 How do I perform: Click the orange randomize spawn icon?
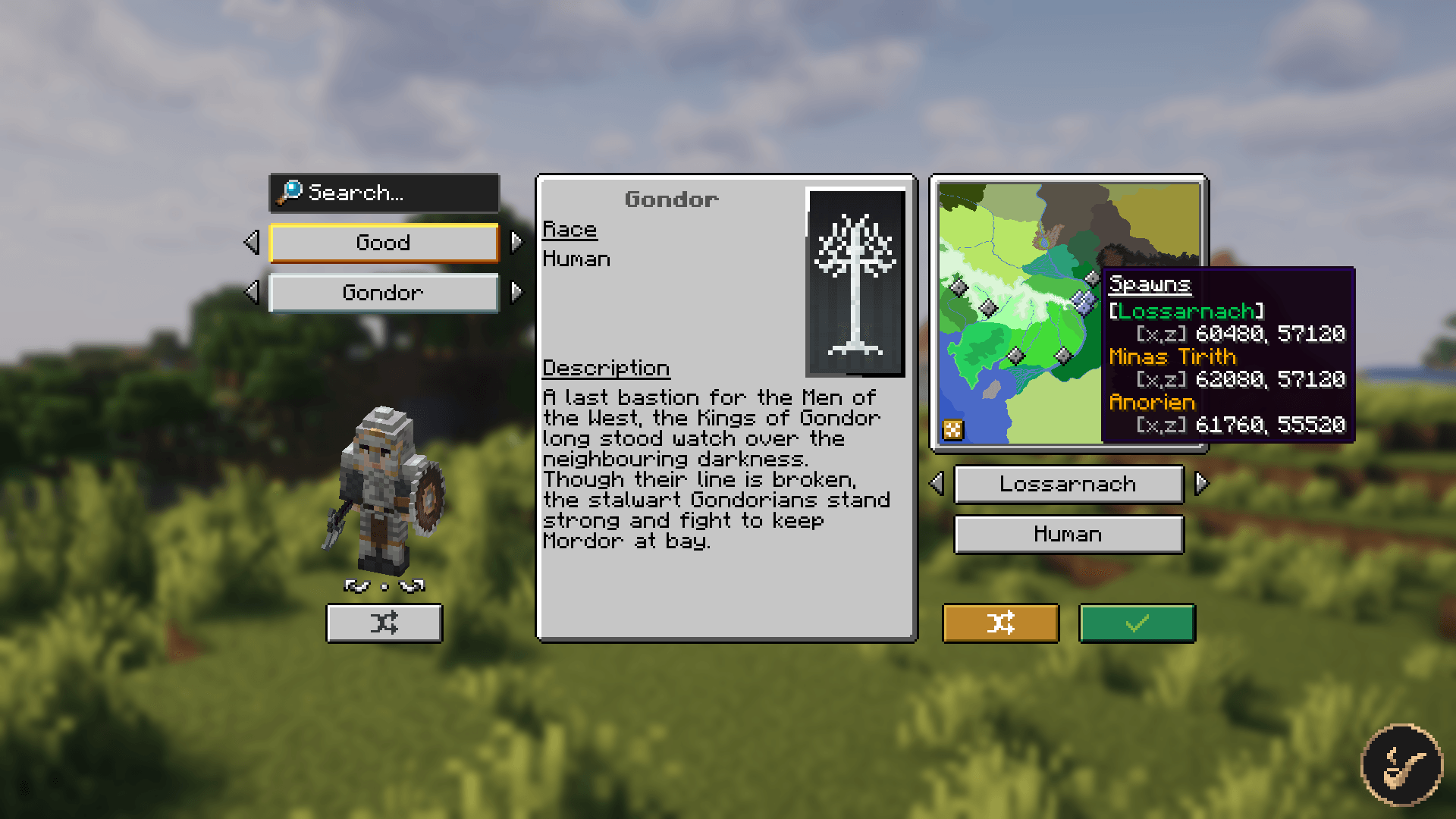[1000, 623]
